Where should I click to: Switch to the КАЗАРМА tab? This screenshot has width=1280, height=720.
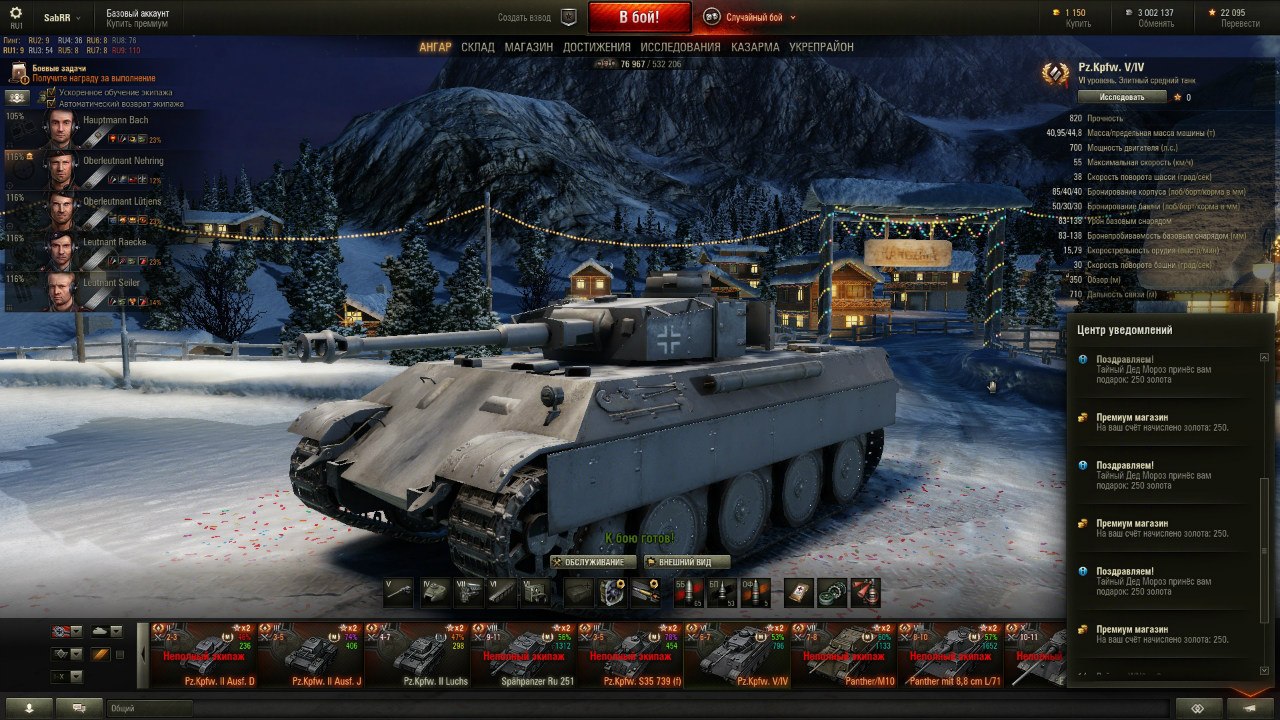click(x=755, y=47)
